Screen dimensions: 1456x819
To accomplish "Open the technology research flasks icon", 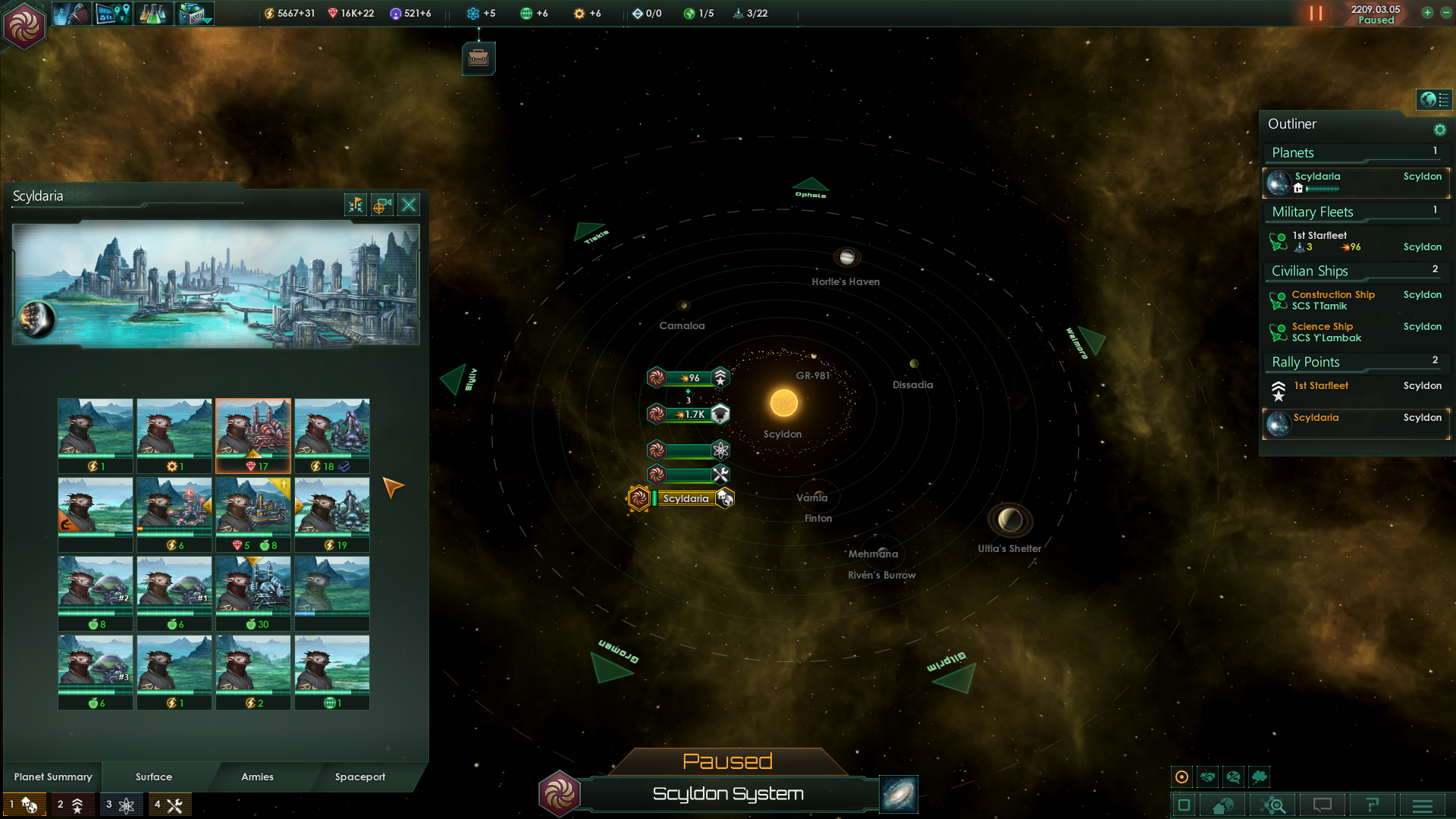I will pyautogui.click(x=152, y=14).
